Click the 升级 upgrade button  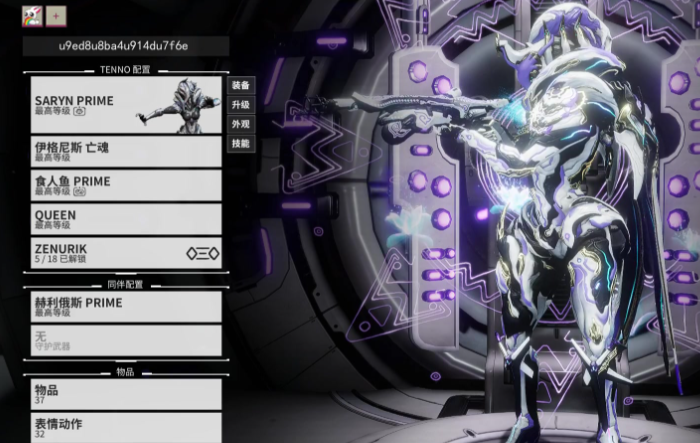[240, 104]
